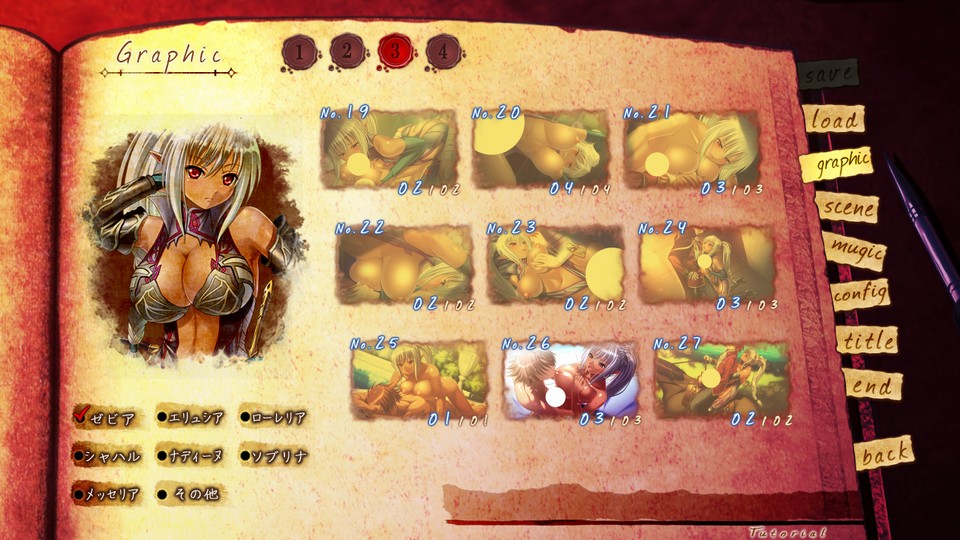Show the その他 (other) category

tap(188, 493)
